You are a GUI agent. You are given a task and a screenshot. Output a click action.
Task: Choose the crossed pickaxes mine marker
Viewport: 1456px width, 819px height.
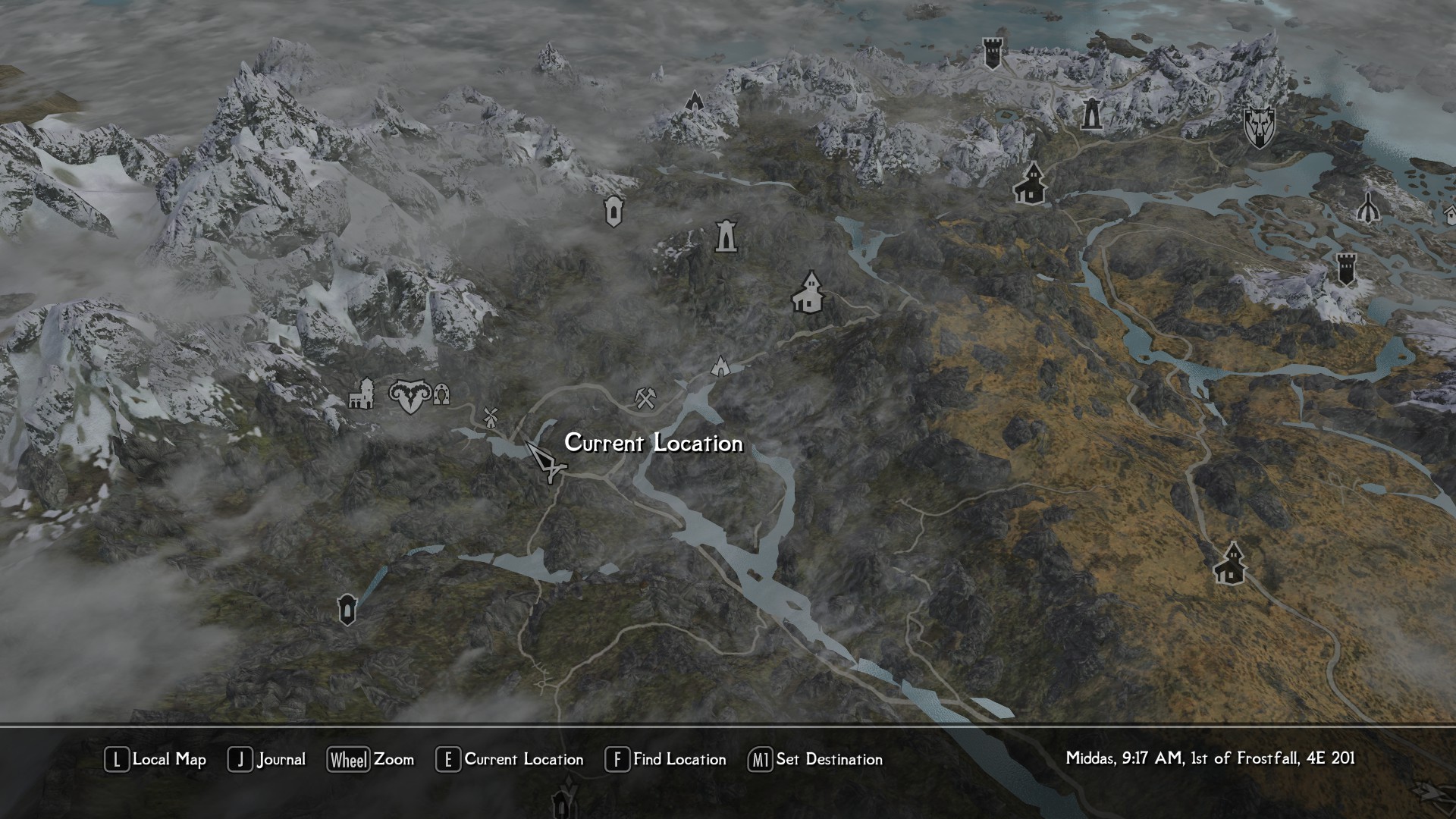(x=645, y=397)
